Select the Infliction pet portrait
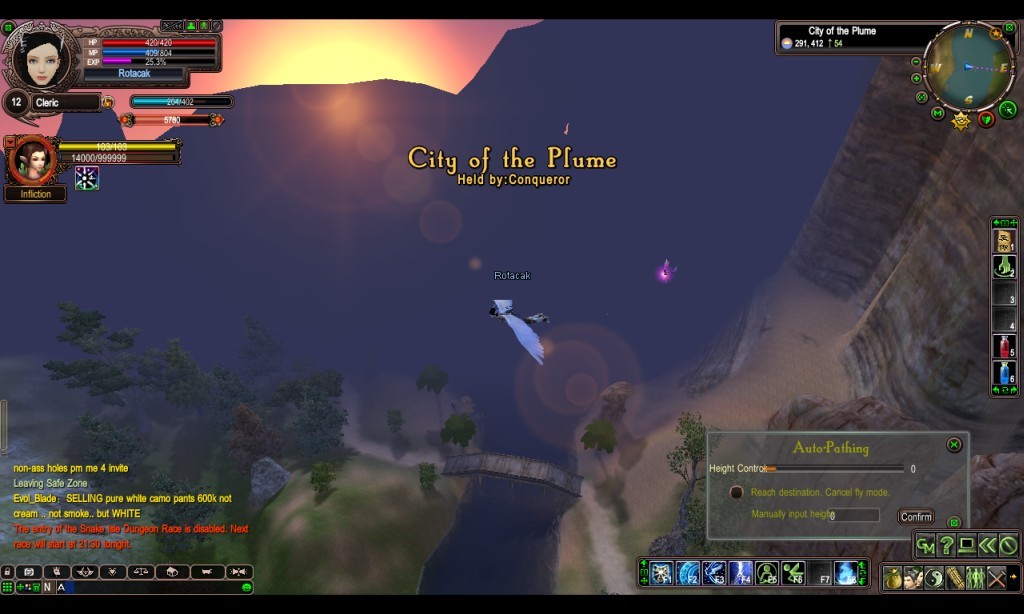Image resolution: width=1024 pixels, height=614 pixels. [x=31, y=160]
